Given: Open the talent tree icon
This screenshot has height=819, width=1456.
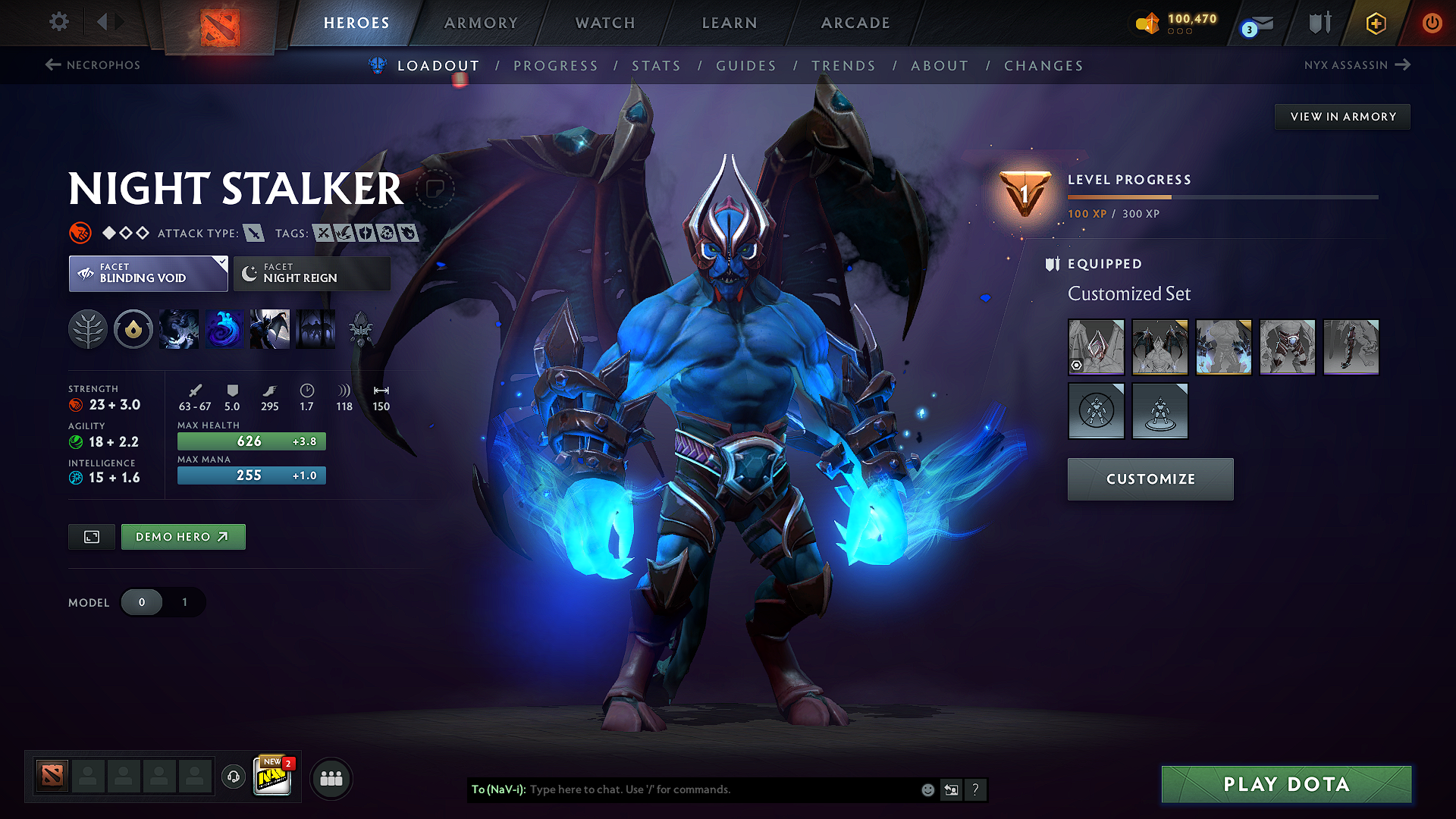Looking at the screenshot, I should point(87,329).
